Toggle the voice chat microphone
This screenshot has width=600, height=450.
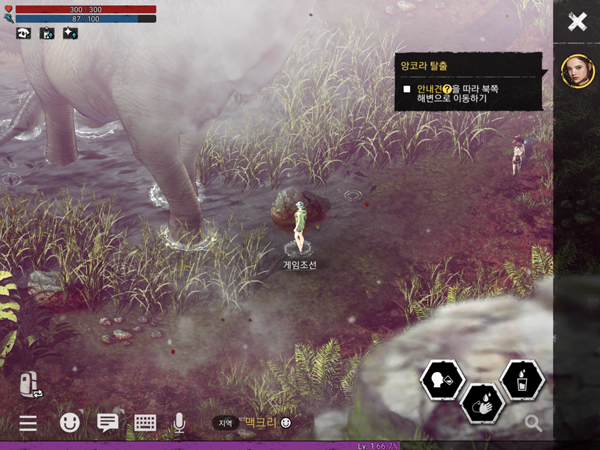[179, 423]
